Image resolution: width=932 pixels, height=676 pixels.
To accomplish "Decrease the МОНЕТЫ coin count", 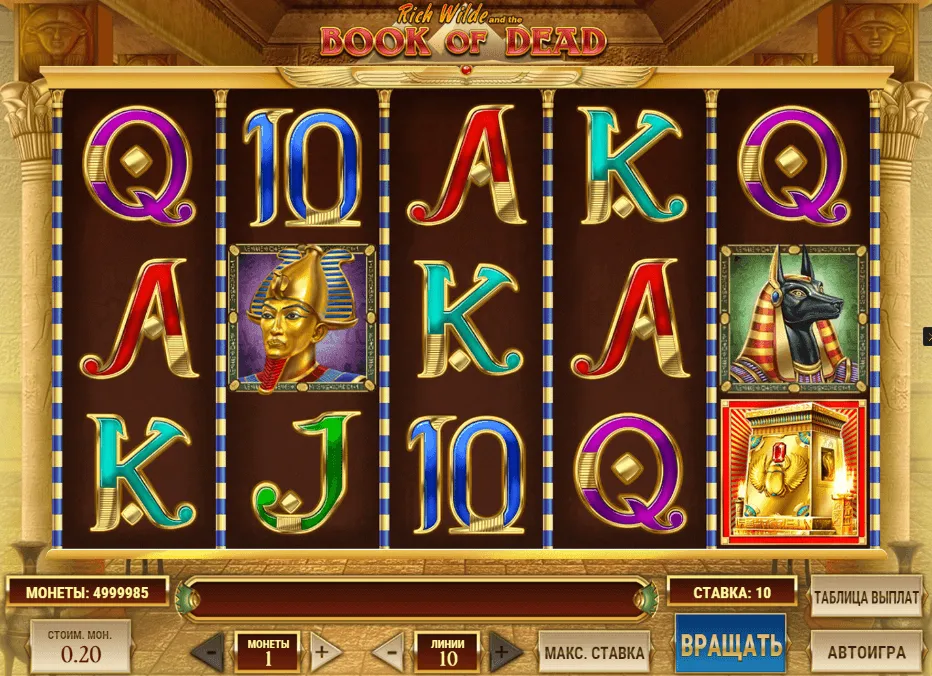I will click(208, 654).
